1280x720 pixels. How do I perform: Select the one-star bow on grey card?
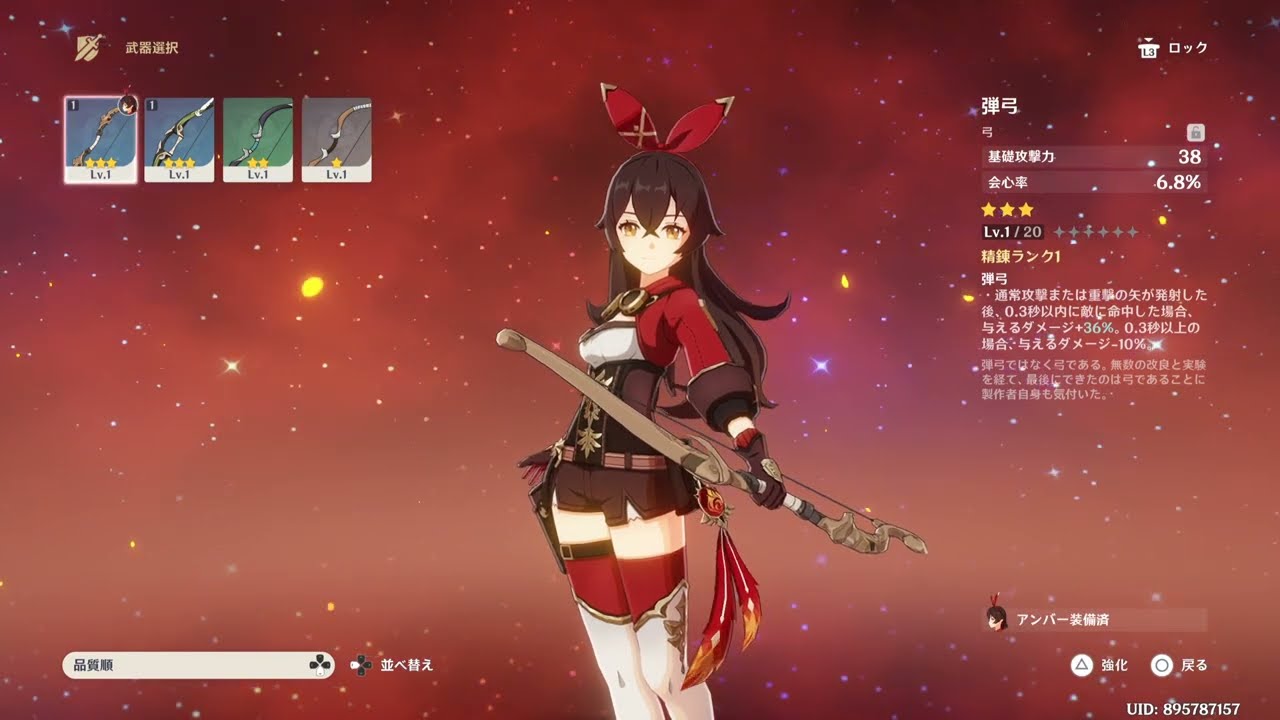[x=337, y=139]
